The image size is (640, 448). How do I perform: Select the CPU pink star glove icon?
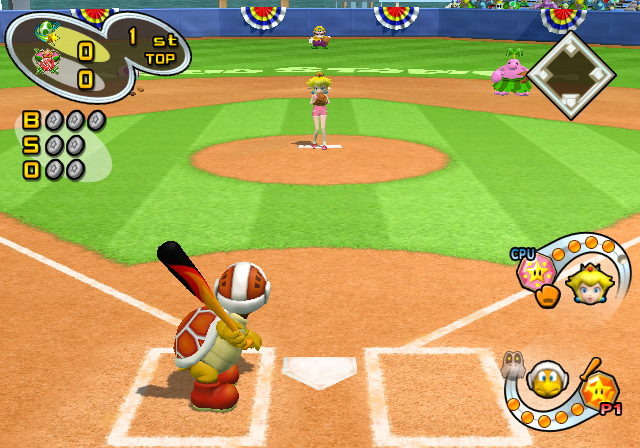536,274
